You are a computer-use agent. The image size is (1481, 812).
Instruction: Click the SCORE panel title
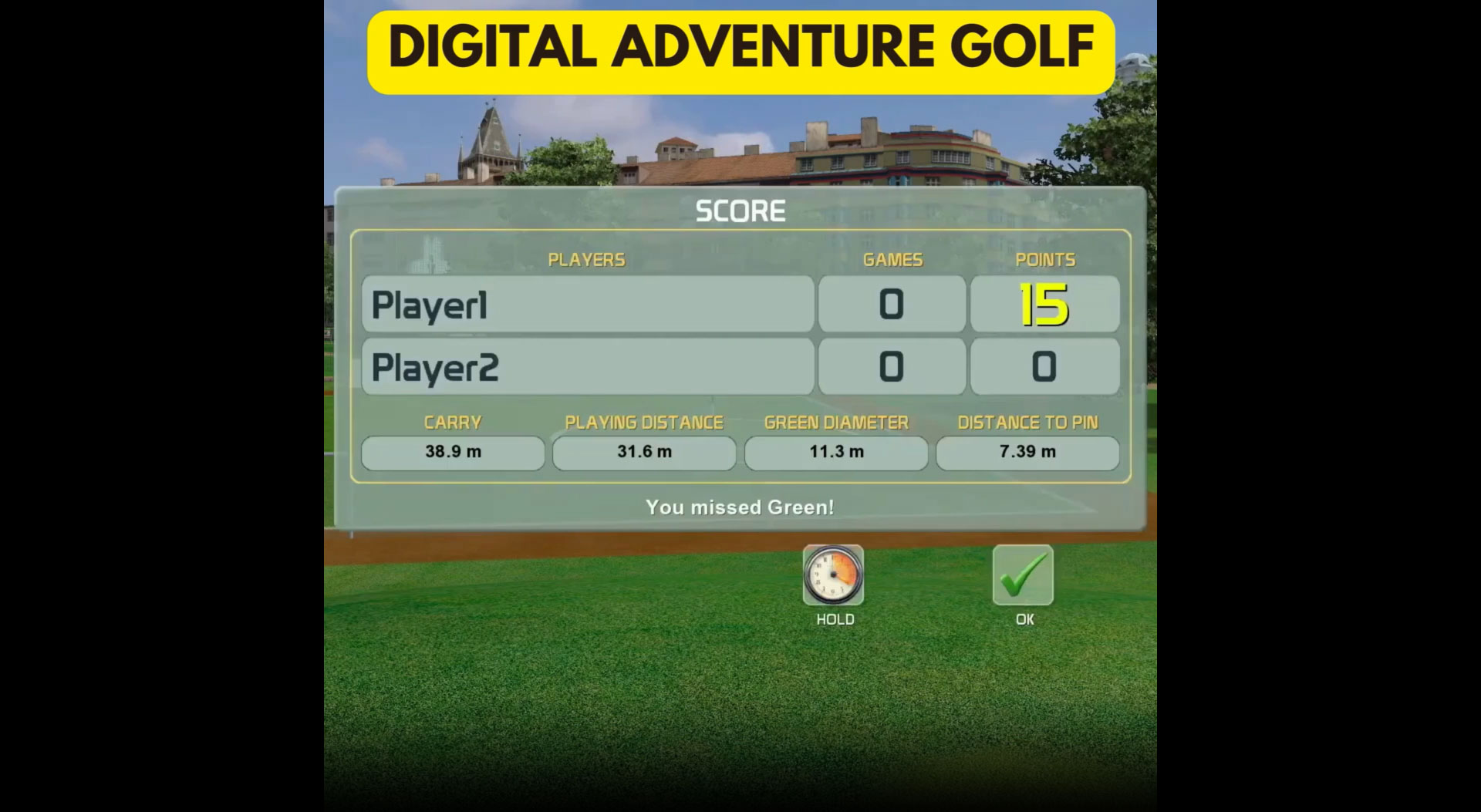[740, 210]
